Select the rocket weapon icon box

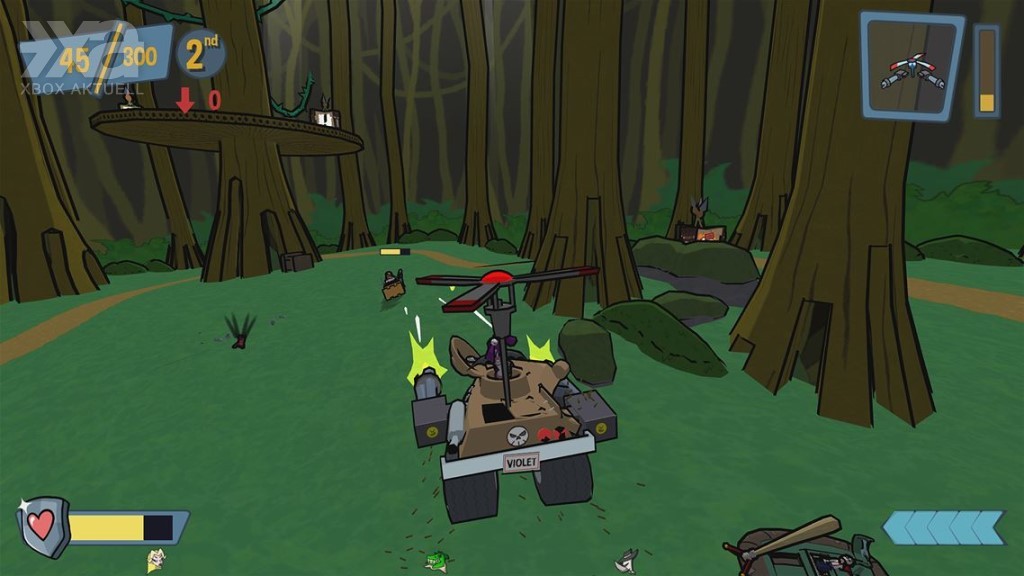coord(911,66)
